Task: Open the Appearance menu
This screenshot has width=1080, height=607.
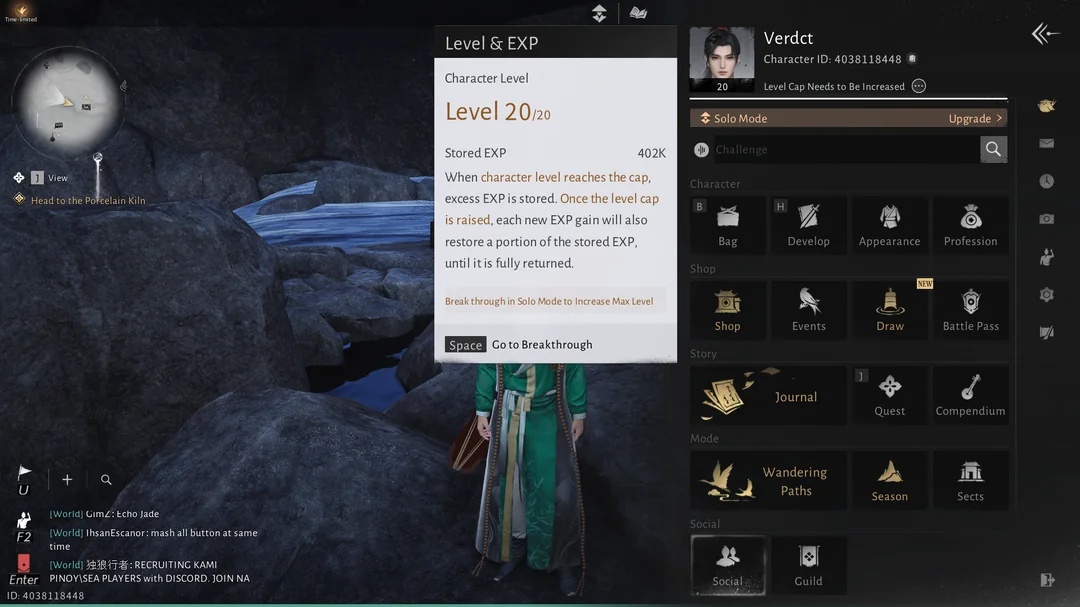Action: point(889,224)
